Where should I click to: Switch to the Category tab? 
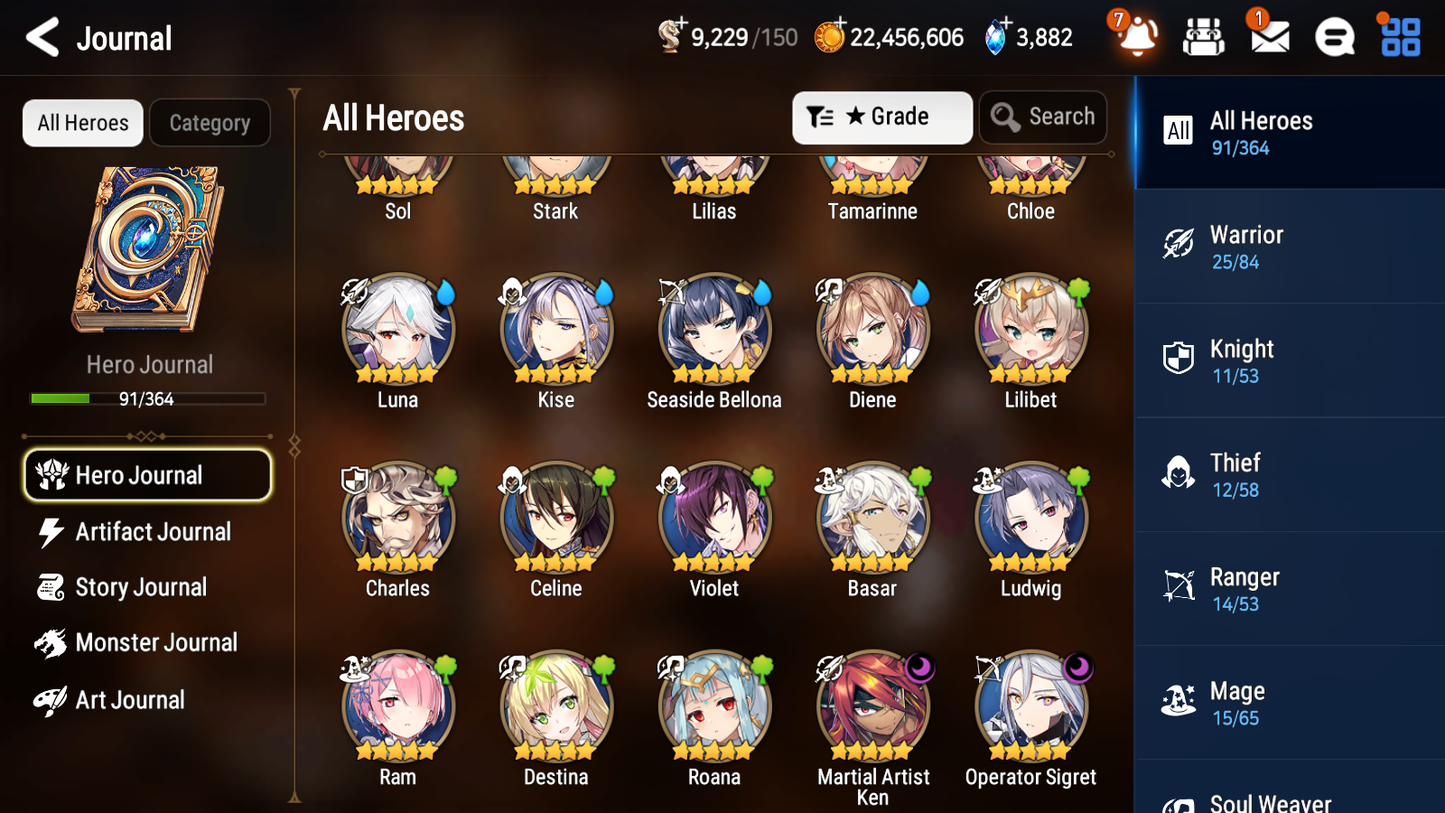(210, 123)
